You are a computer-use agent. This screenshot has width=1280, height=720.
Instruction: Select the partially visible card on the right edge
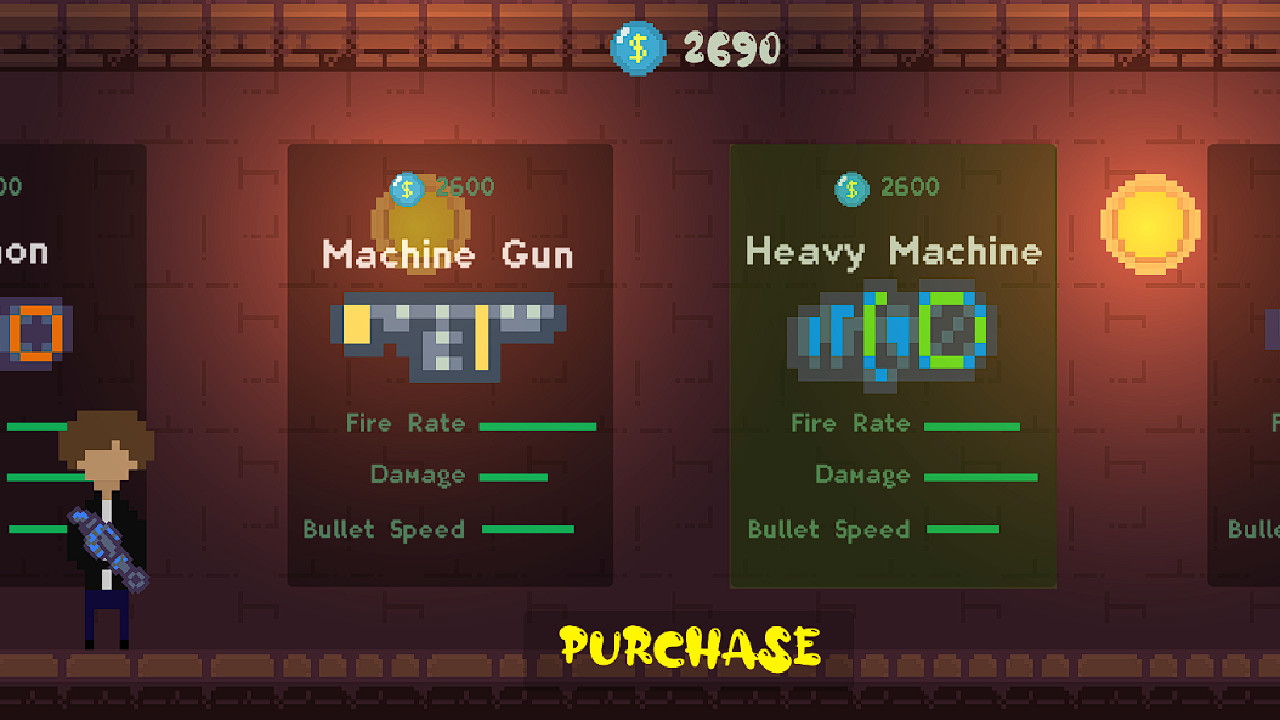(1245, 365)
